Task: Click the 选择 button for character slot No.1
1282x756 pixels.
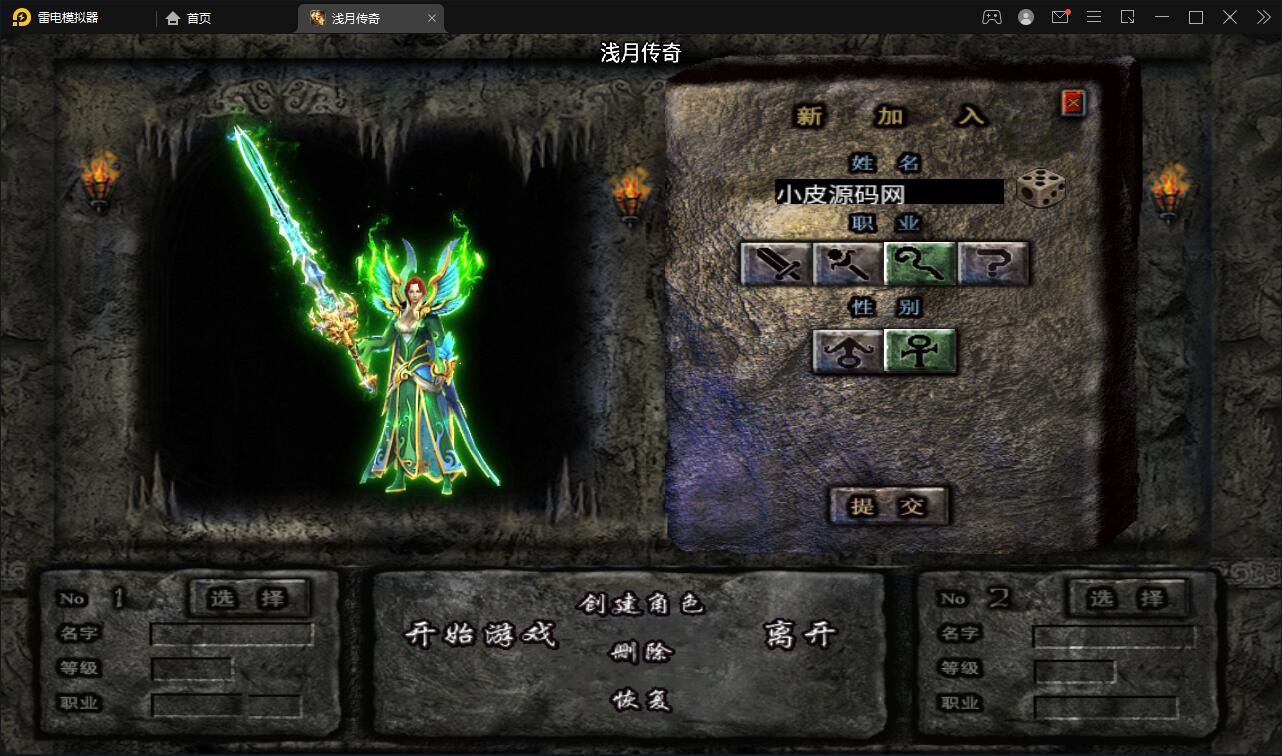Action: point(249,598)
